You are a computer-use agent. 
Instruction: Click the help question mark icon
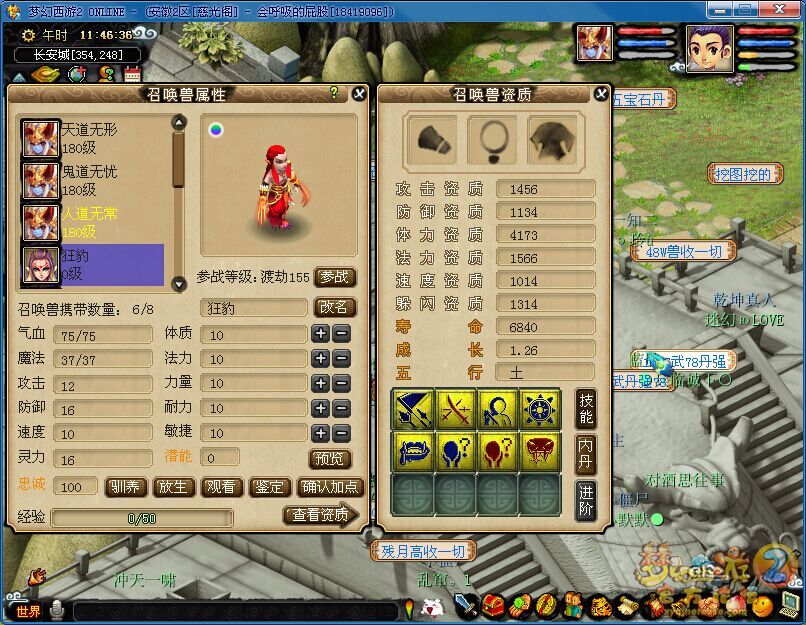tap(334, 92)
